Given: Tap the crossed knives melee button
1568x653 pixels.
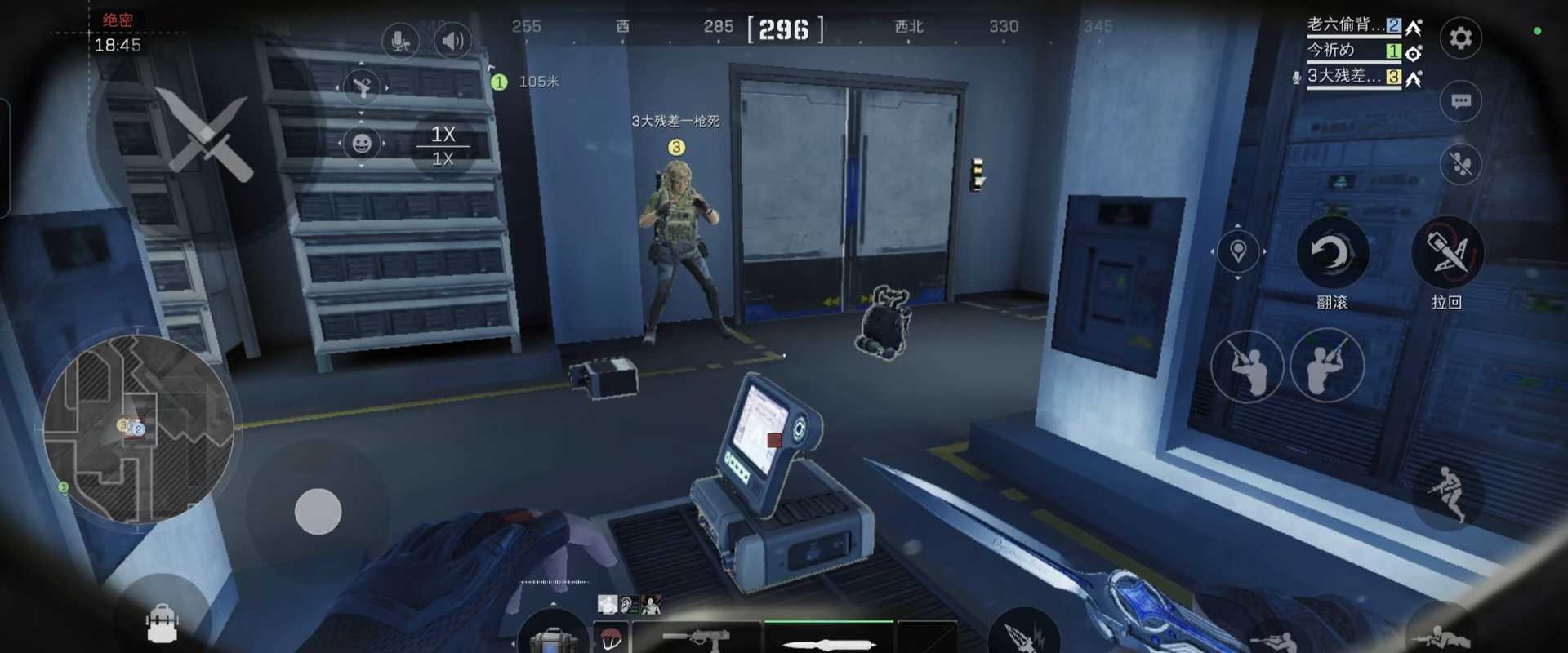Looking at the screenshot, I should tap(204, 135).
